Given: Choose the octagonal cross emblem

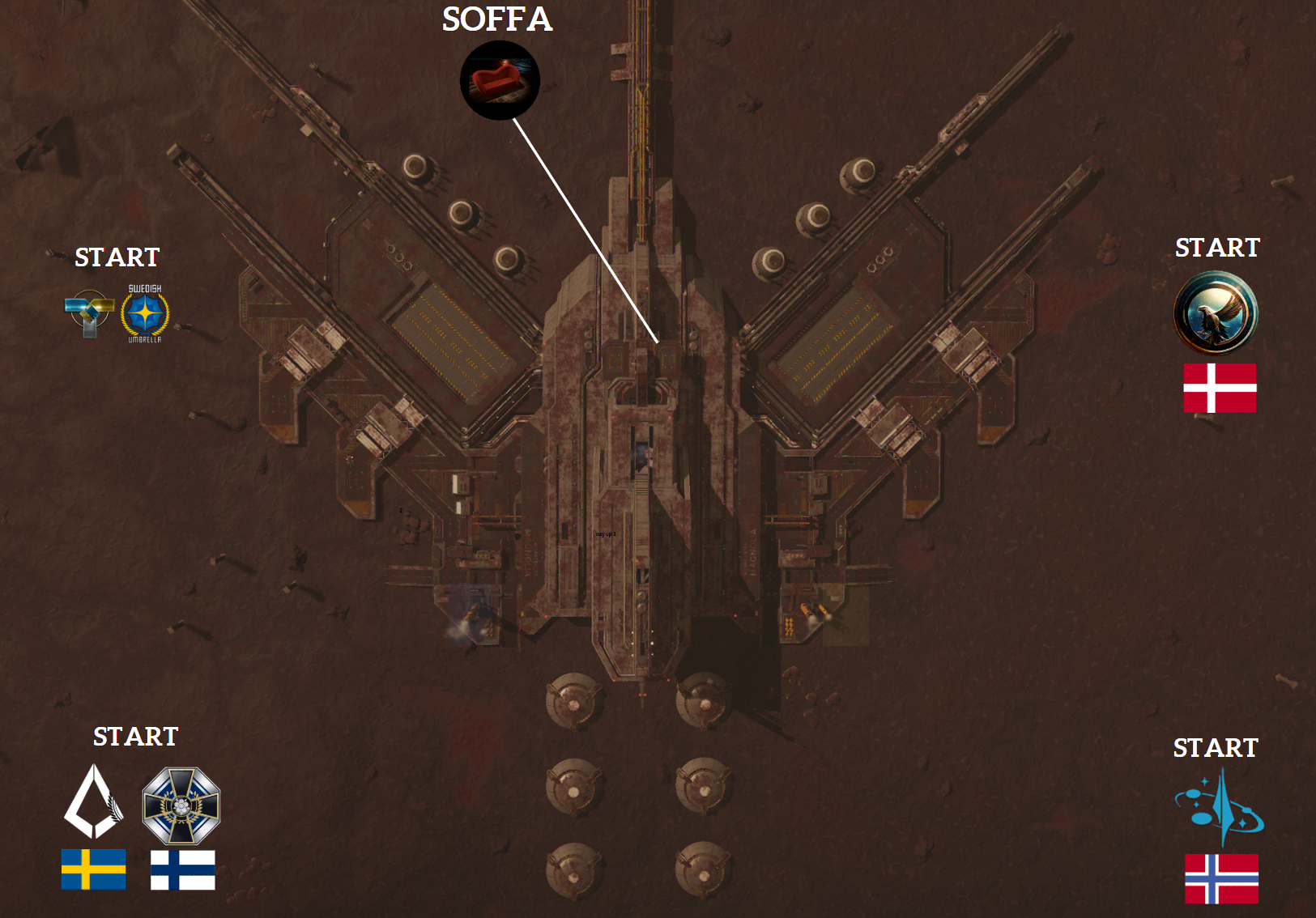Looking at the screenshot, I should (x=181, y=805).
